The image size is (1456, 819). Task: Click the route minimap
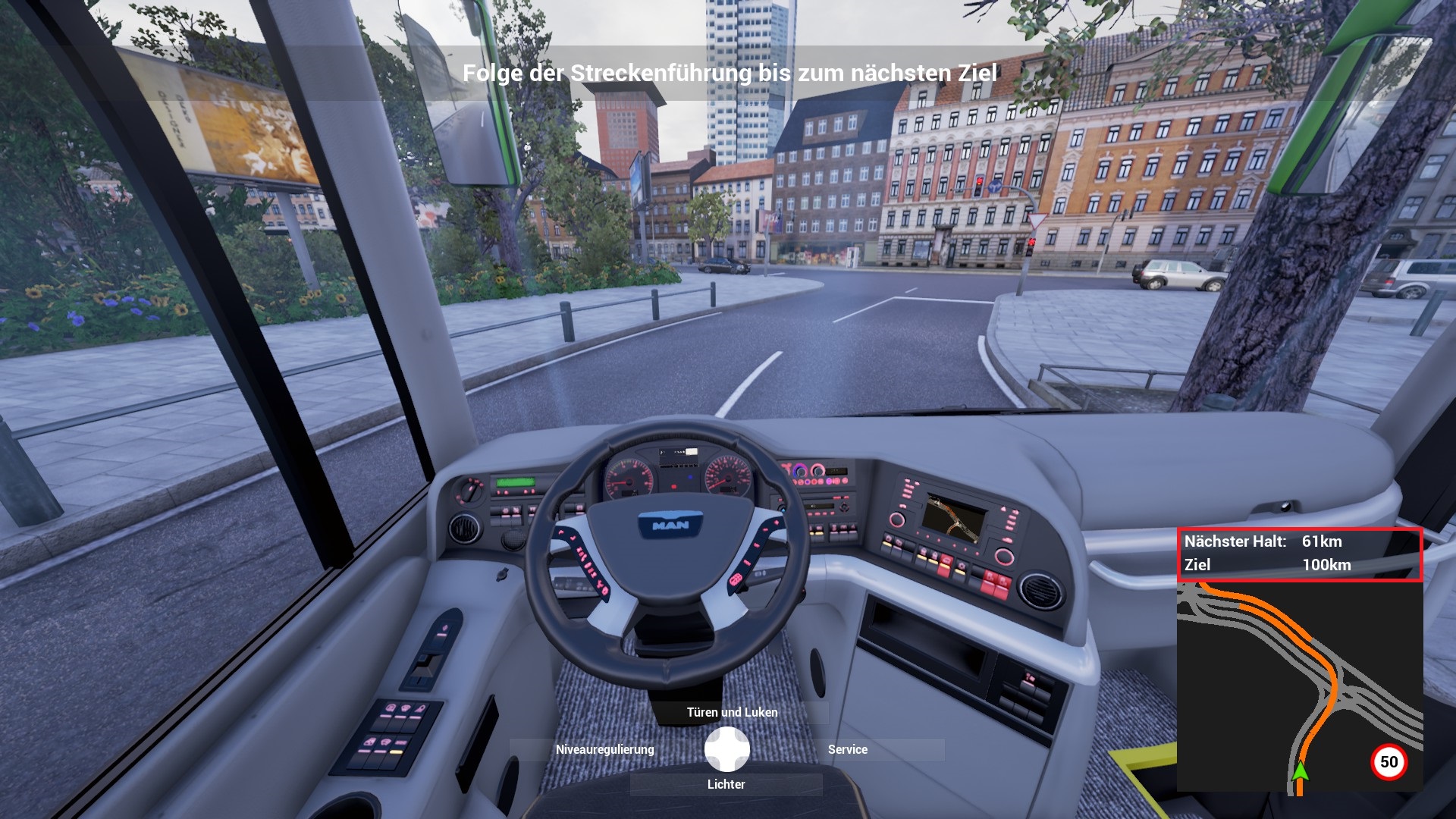(1299, 688)
